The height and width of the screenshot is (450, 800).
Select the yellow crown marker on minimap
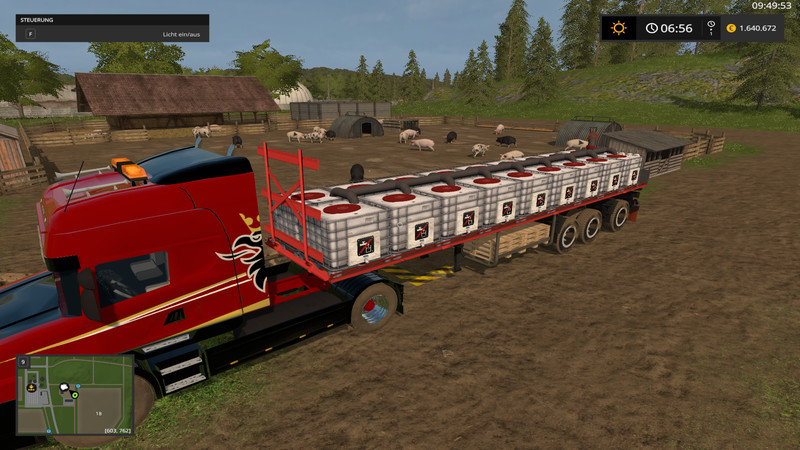pos(34,386)
